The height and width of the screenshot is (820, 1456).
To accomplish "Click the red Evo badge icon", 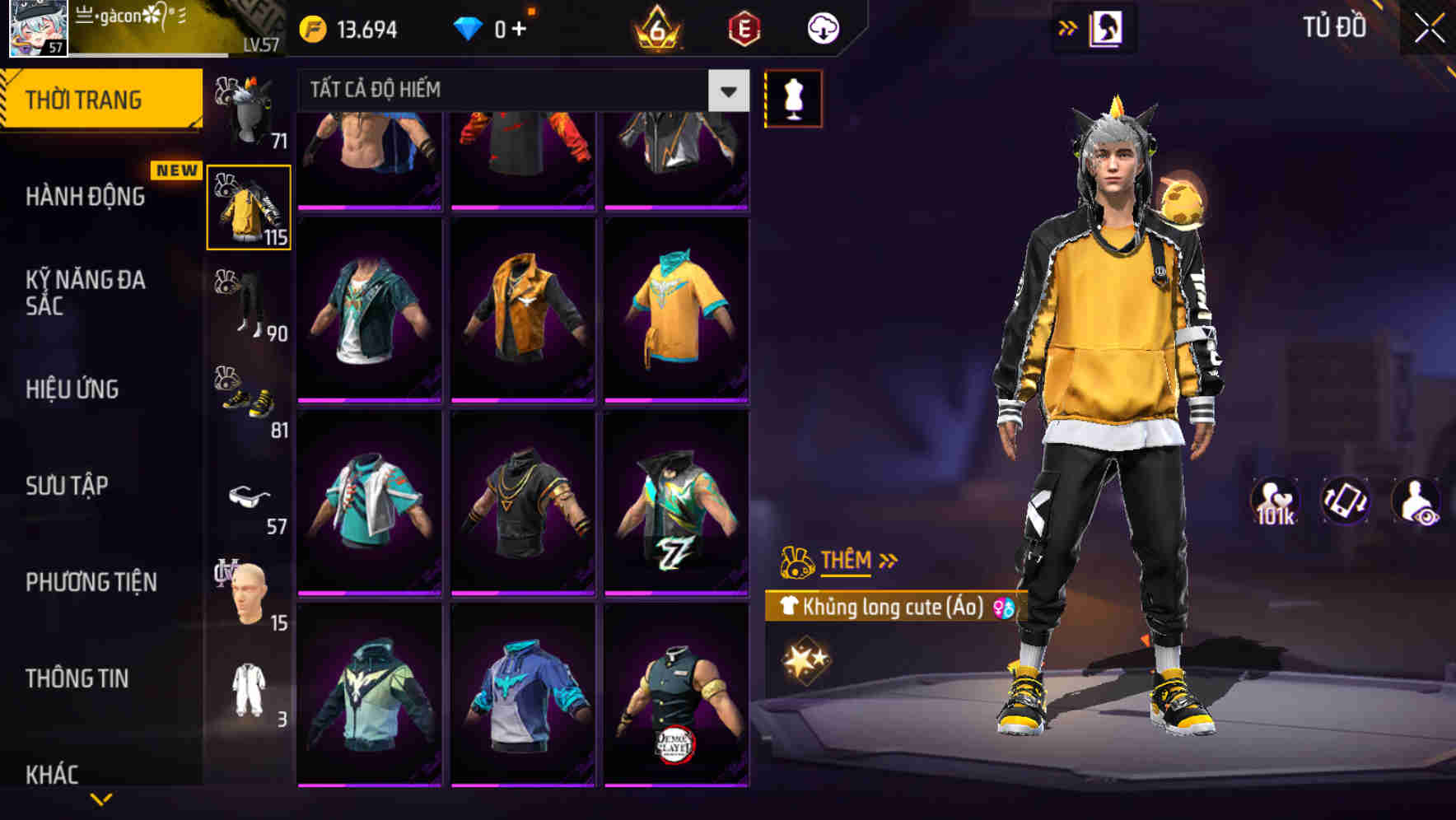I will point(742,27).
